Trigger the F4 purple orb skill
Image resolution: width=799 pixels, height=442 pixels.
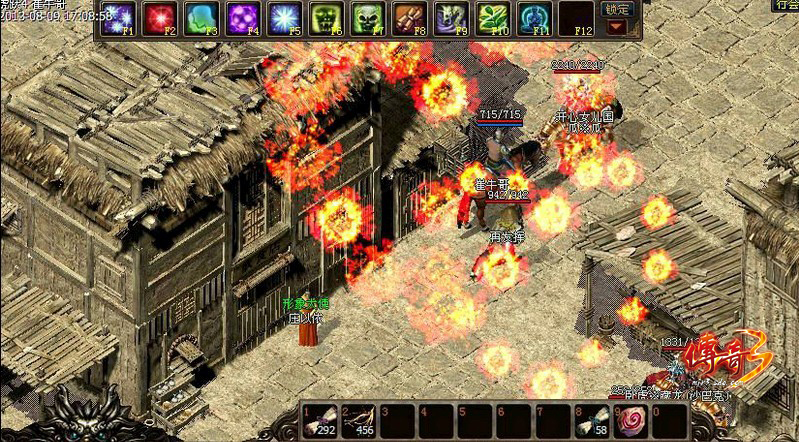(x=243, y=18)
